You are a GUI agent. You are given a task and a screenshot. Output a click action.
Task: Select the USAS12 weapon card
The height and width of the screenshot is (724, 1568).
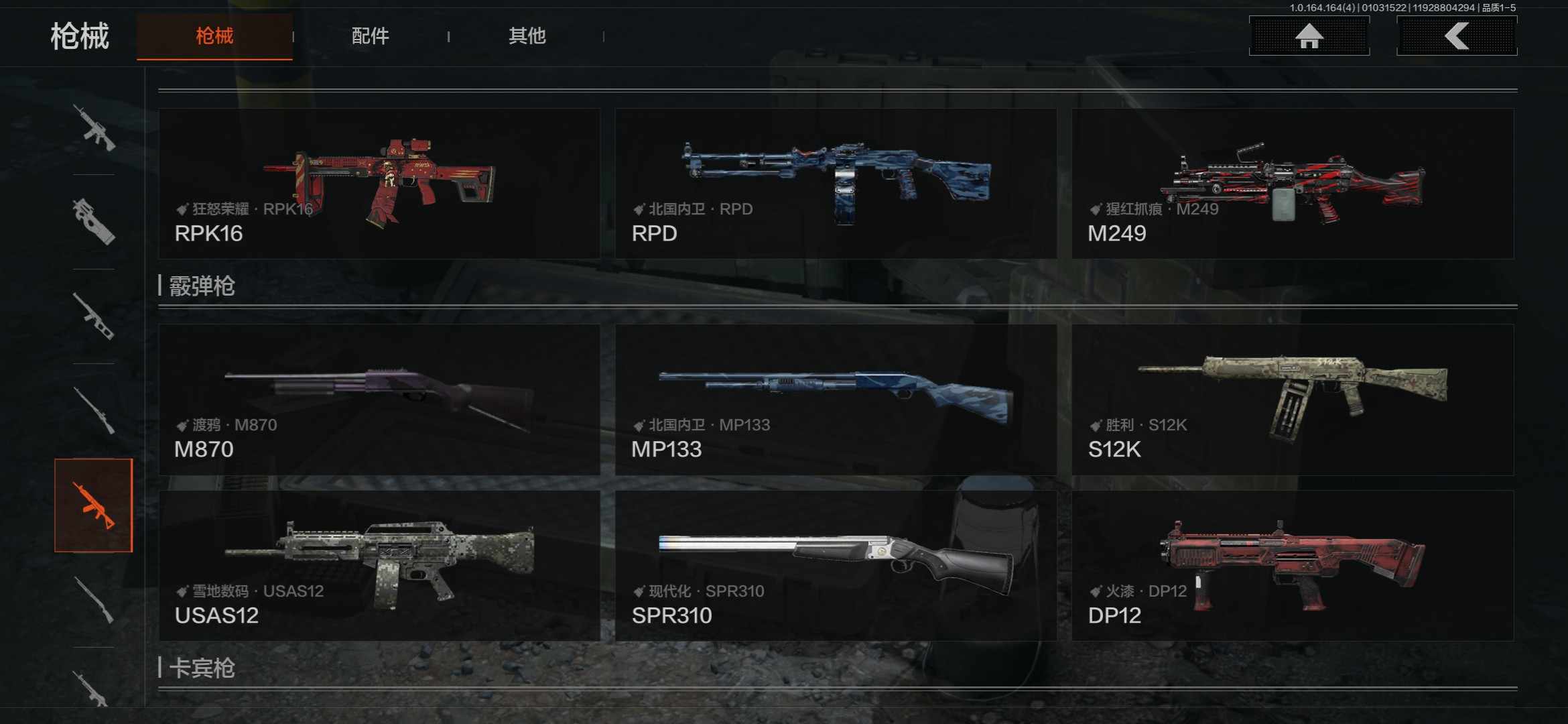(x=379, y=565)
